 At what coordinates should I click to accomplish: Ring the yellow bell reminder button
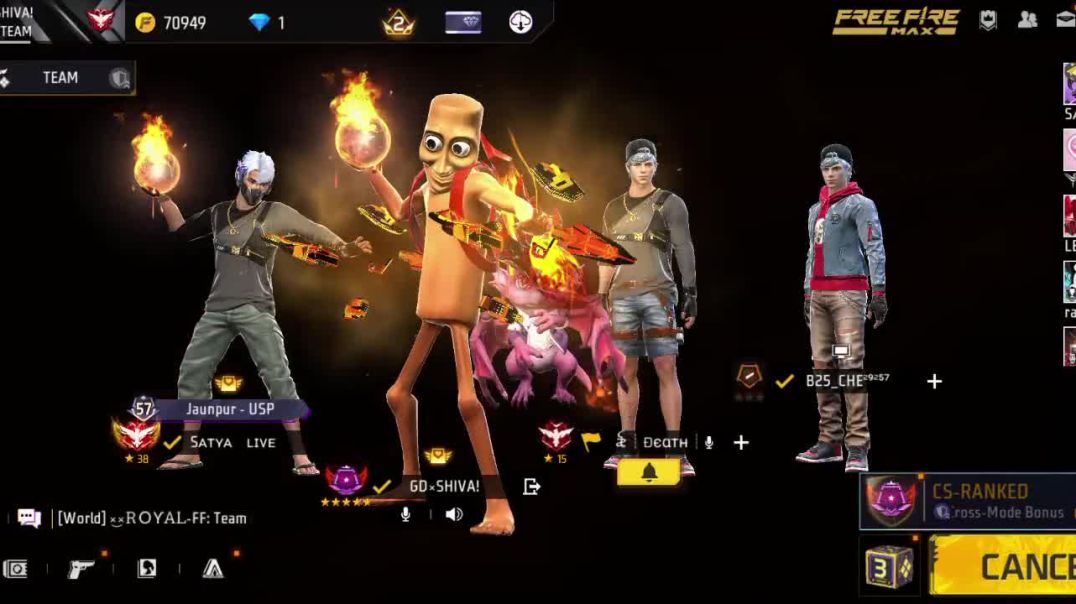pos(648,471)
